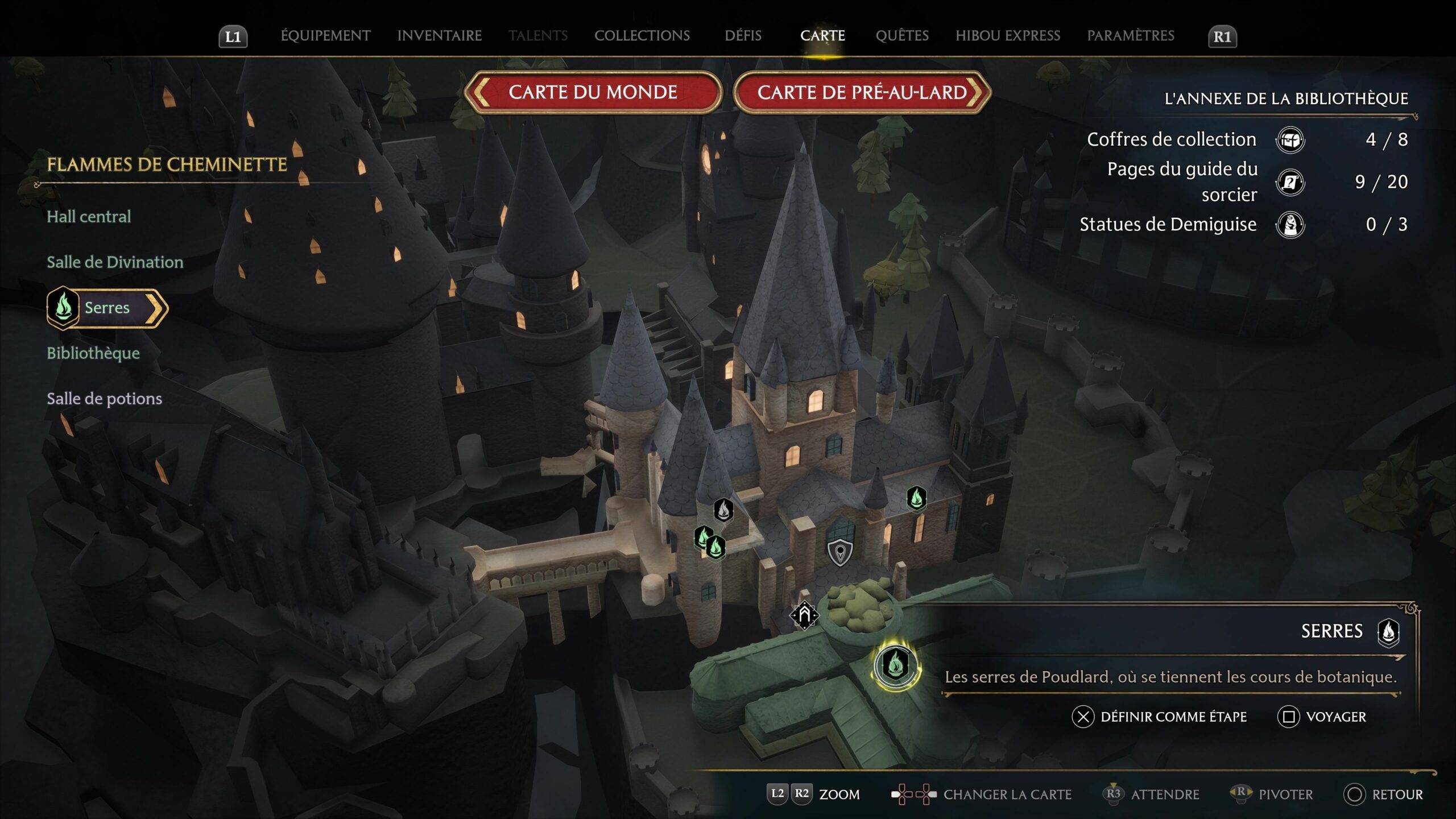Show the Carte du Monde
1456x819 pixels.
point(593,92)
